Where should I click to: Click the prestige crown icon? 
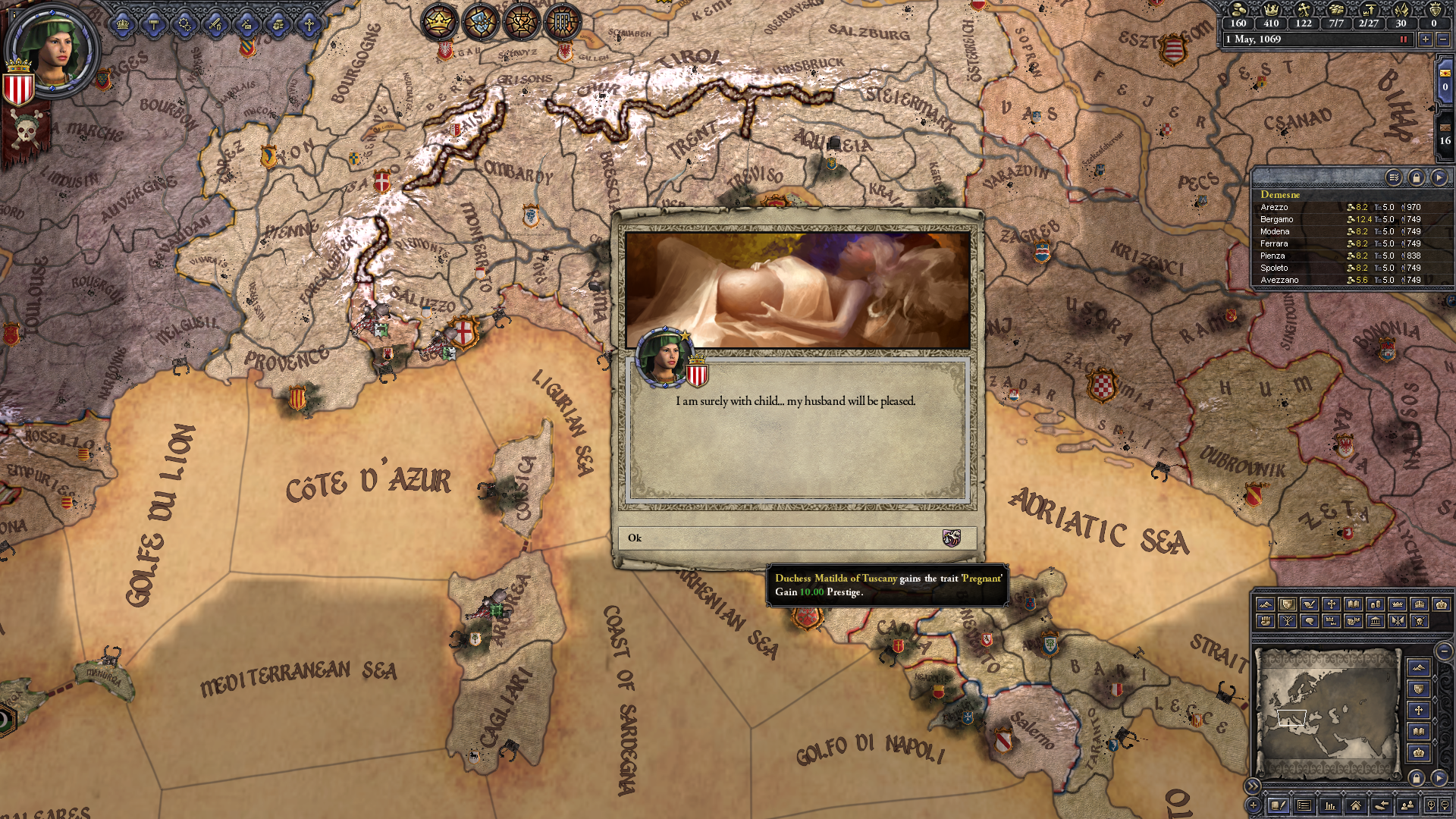coord(1271,11)
